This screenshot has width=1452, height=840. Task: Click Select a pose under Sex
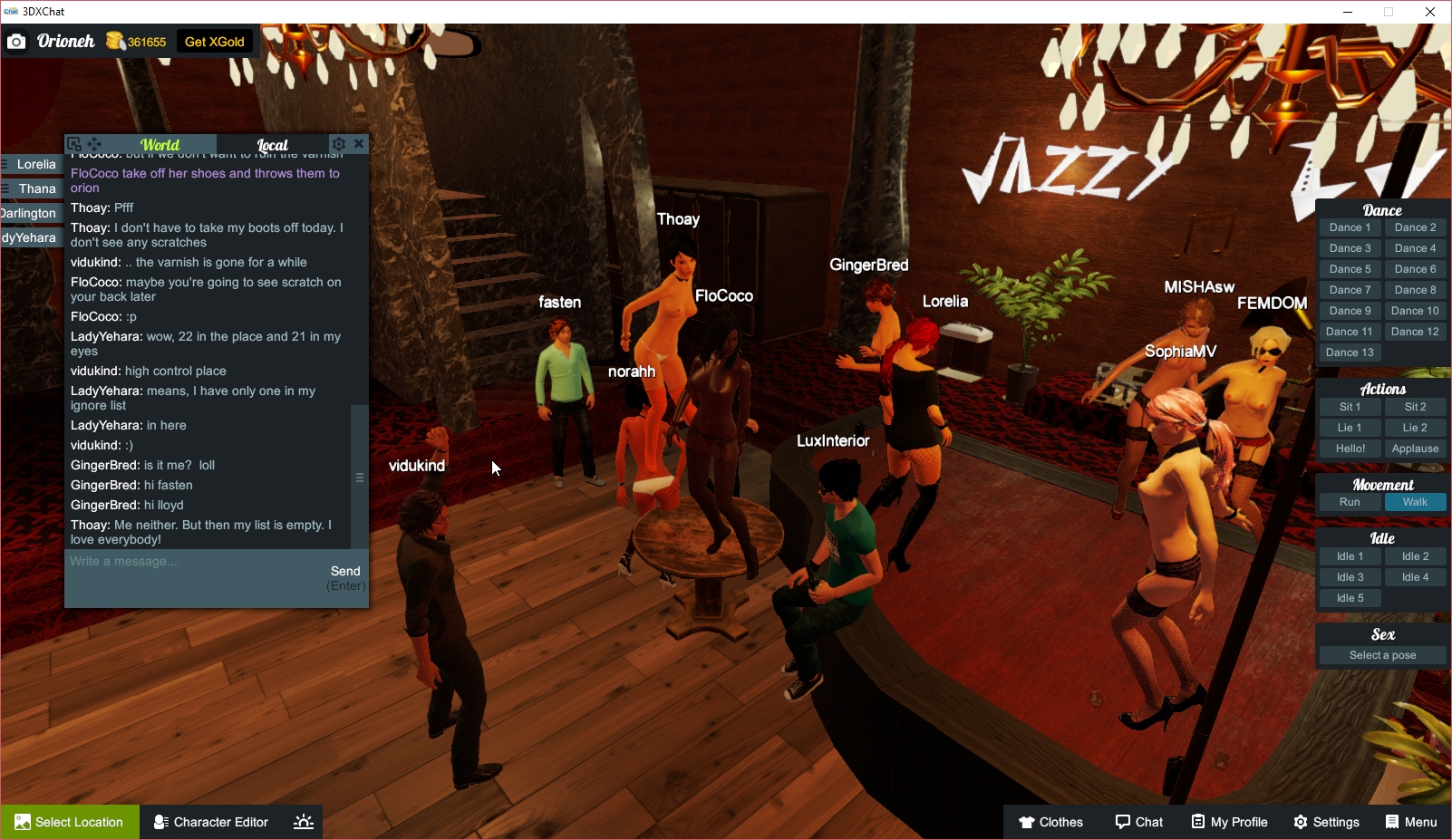1381,654
